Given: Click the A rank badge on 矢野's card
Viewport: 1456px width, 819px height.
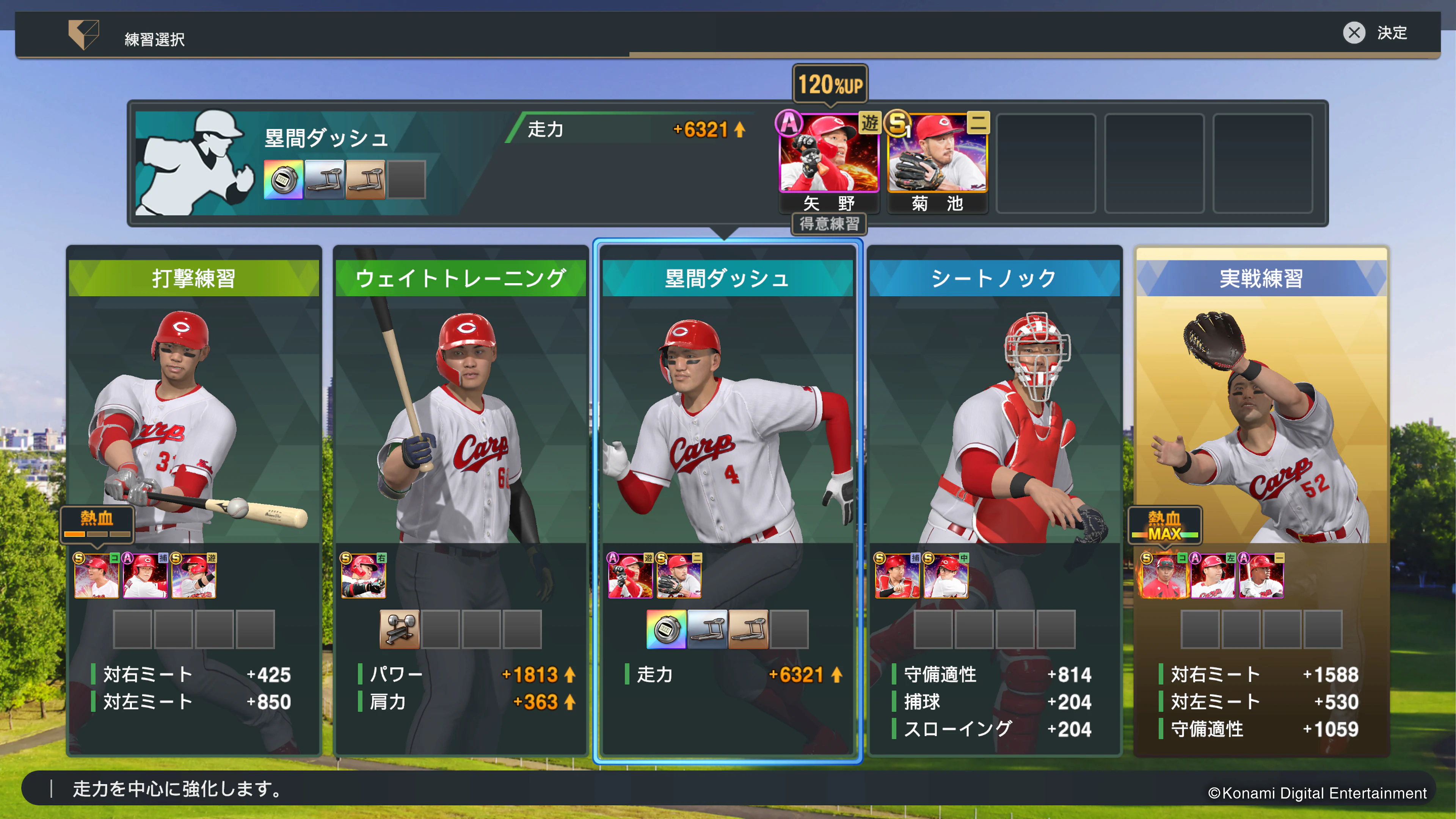Looking at the screenshot, I should click(x=789, y=123).
